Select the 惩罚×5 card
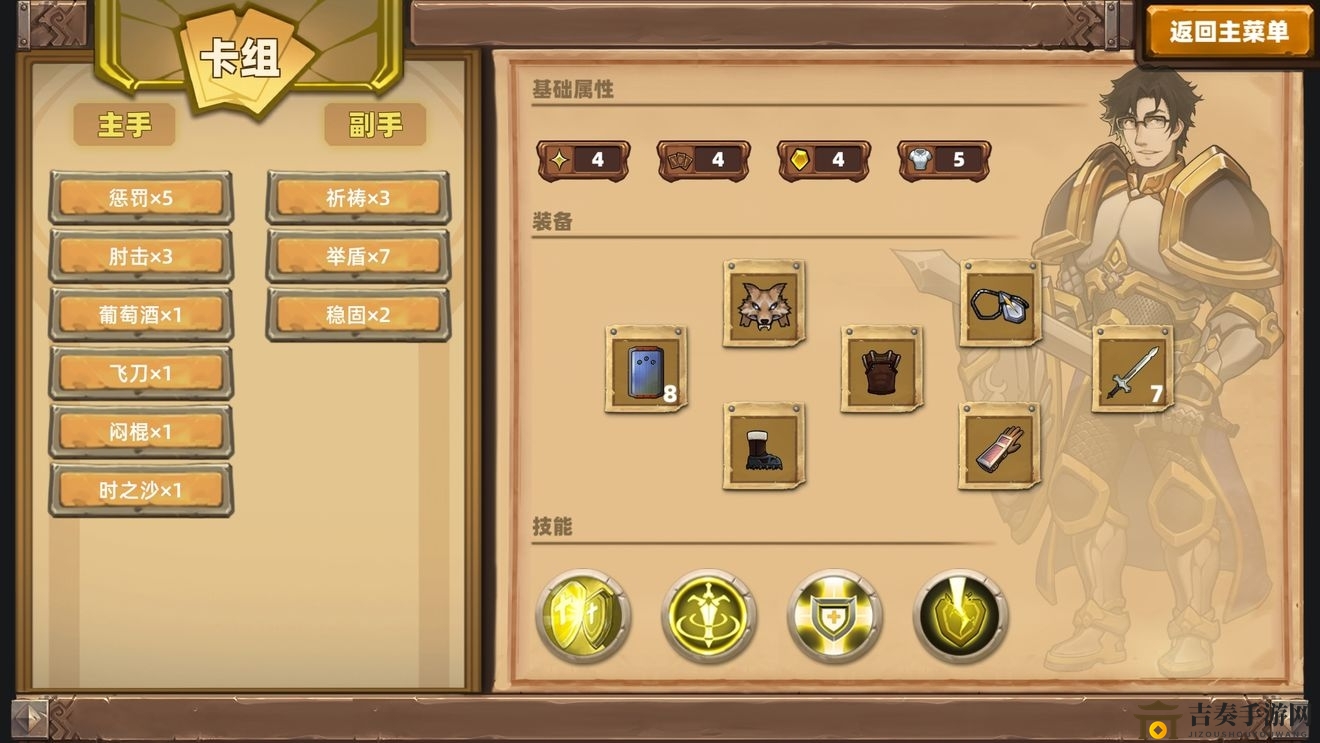Viewport: 1320px width, 743px height. pos(141,197)
